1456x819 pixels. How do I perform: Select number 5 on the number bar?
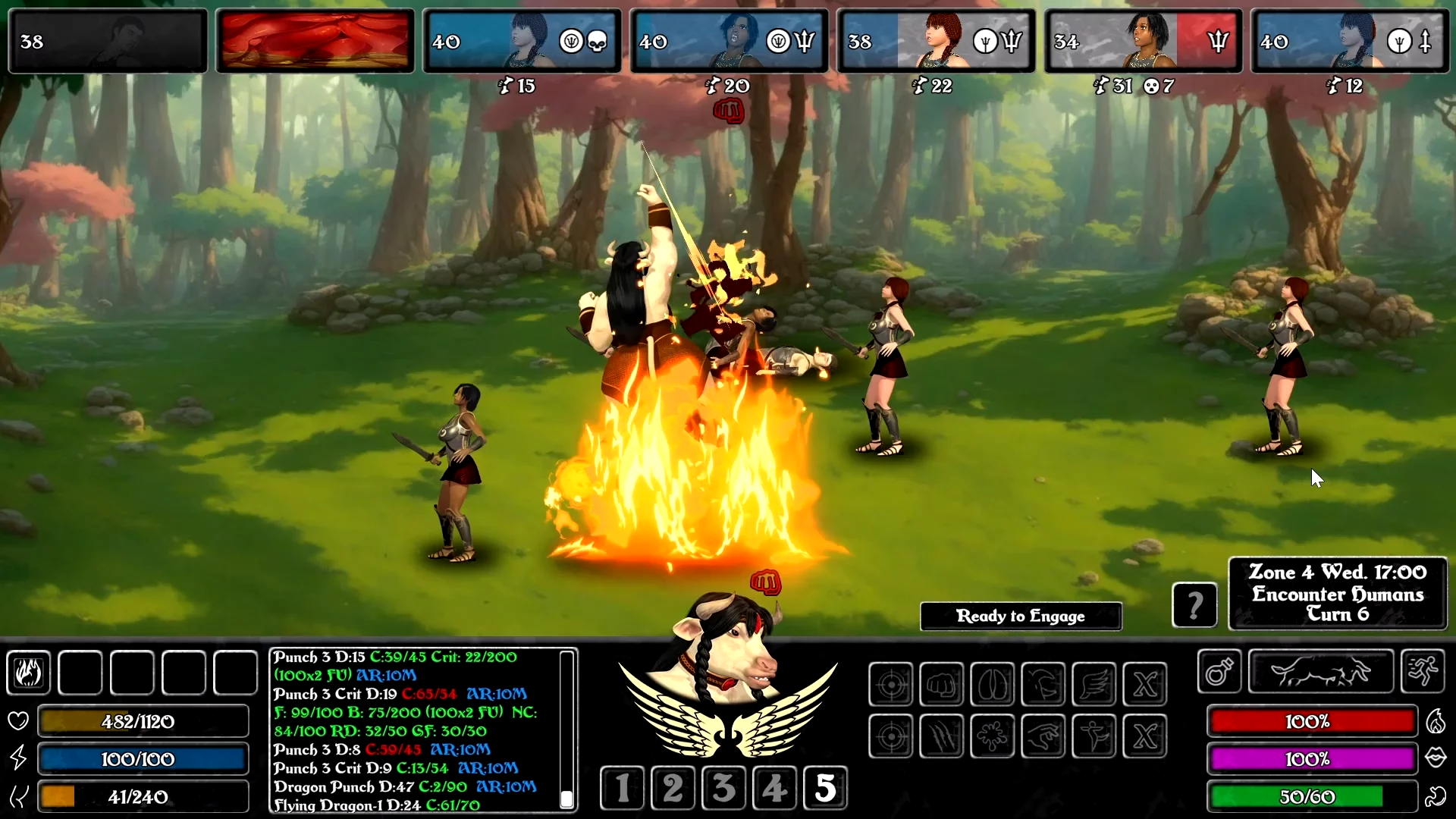(x=825, y=788)
